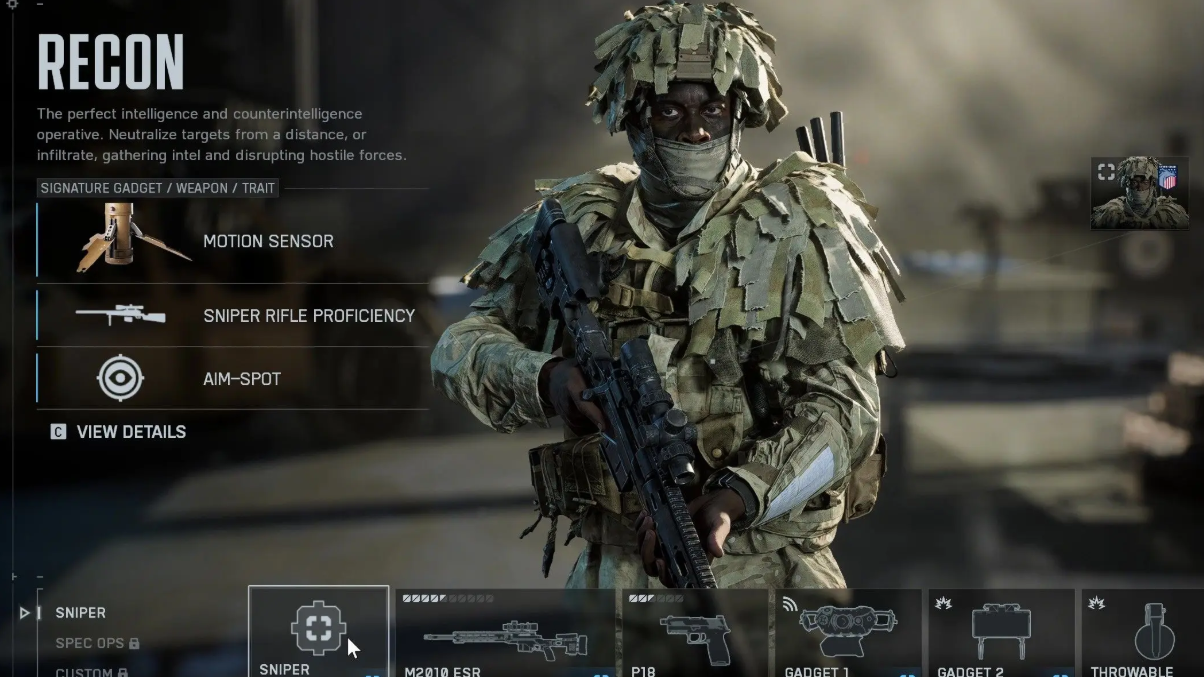Viewport: 1204px width, 677px height.
Task: Open the P18 sidearm slot
Action: pos(695,634)
